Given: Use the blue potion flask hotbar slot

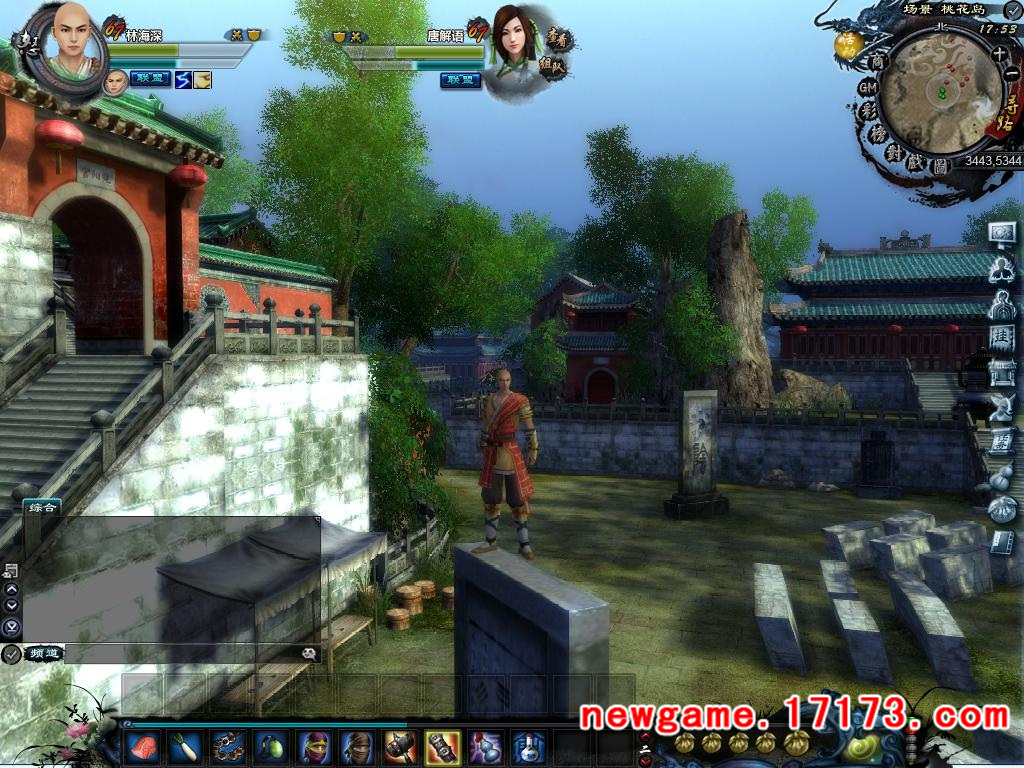Looking at the screenshot, I should 529,746.
